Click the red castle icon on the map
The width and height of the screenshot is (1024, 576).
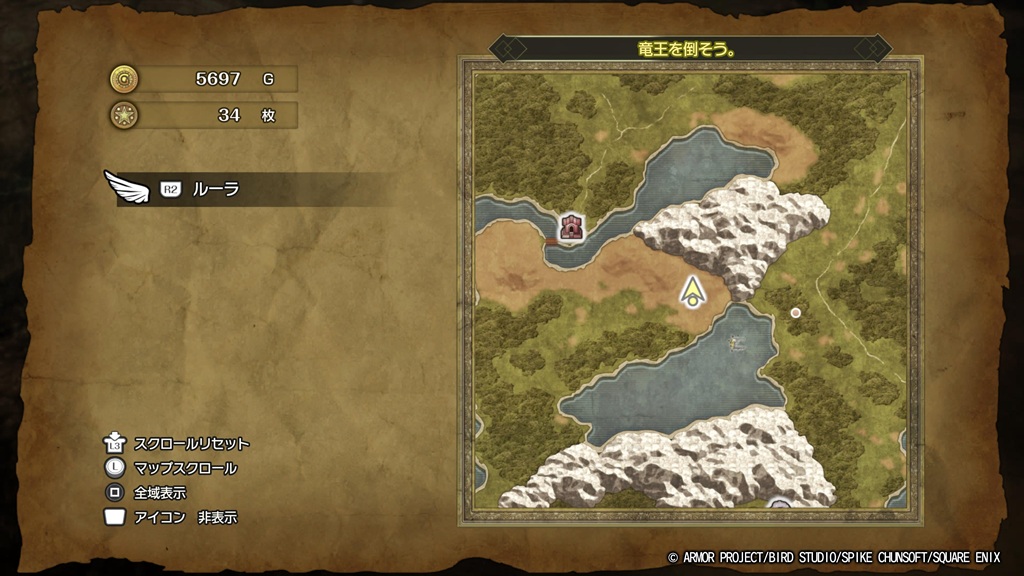coord(571,227)
